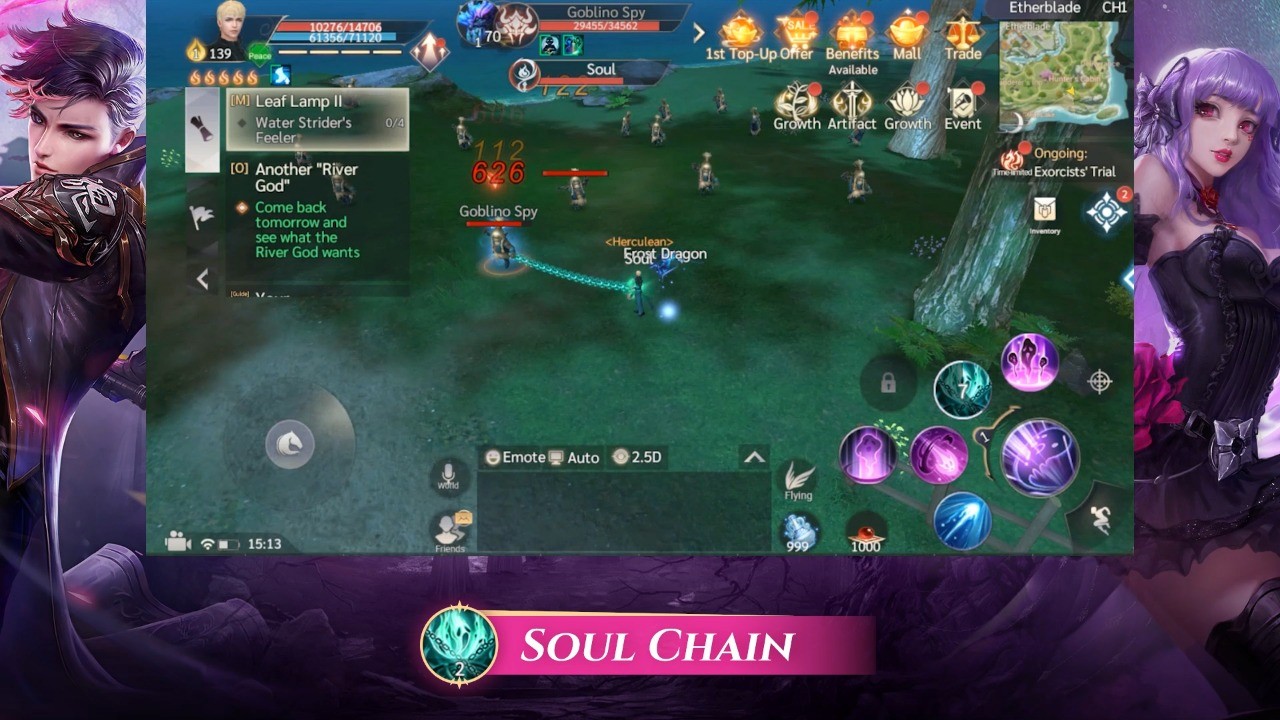
Task: Open the Inventory
Action: click(x=1046, y=211)
